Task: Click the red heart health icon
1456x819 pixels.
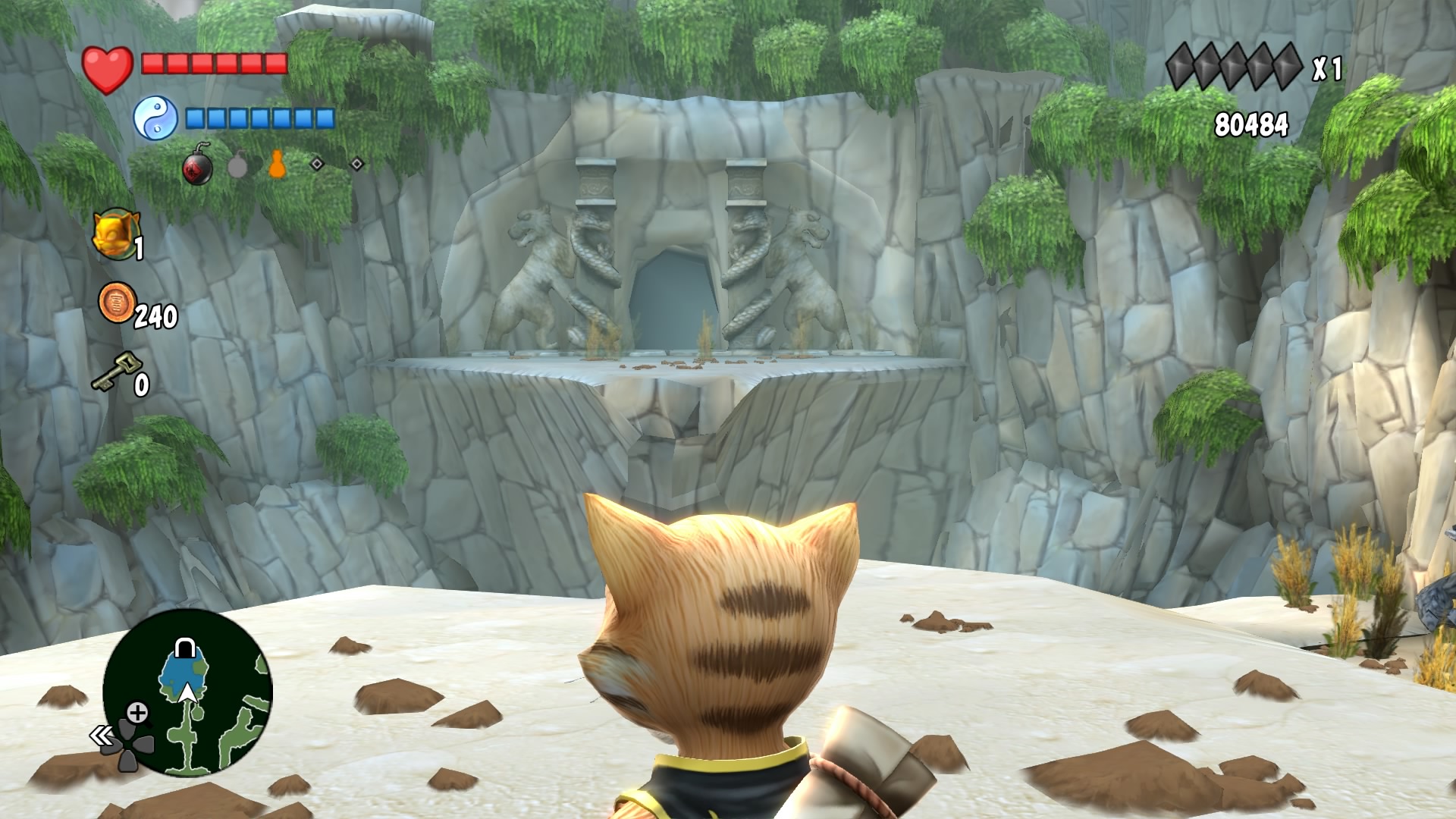Action: point(108,67)
